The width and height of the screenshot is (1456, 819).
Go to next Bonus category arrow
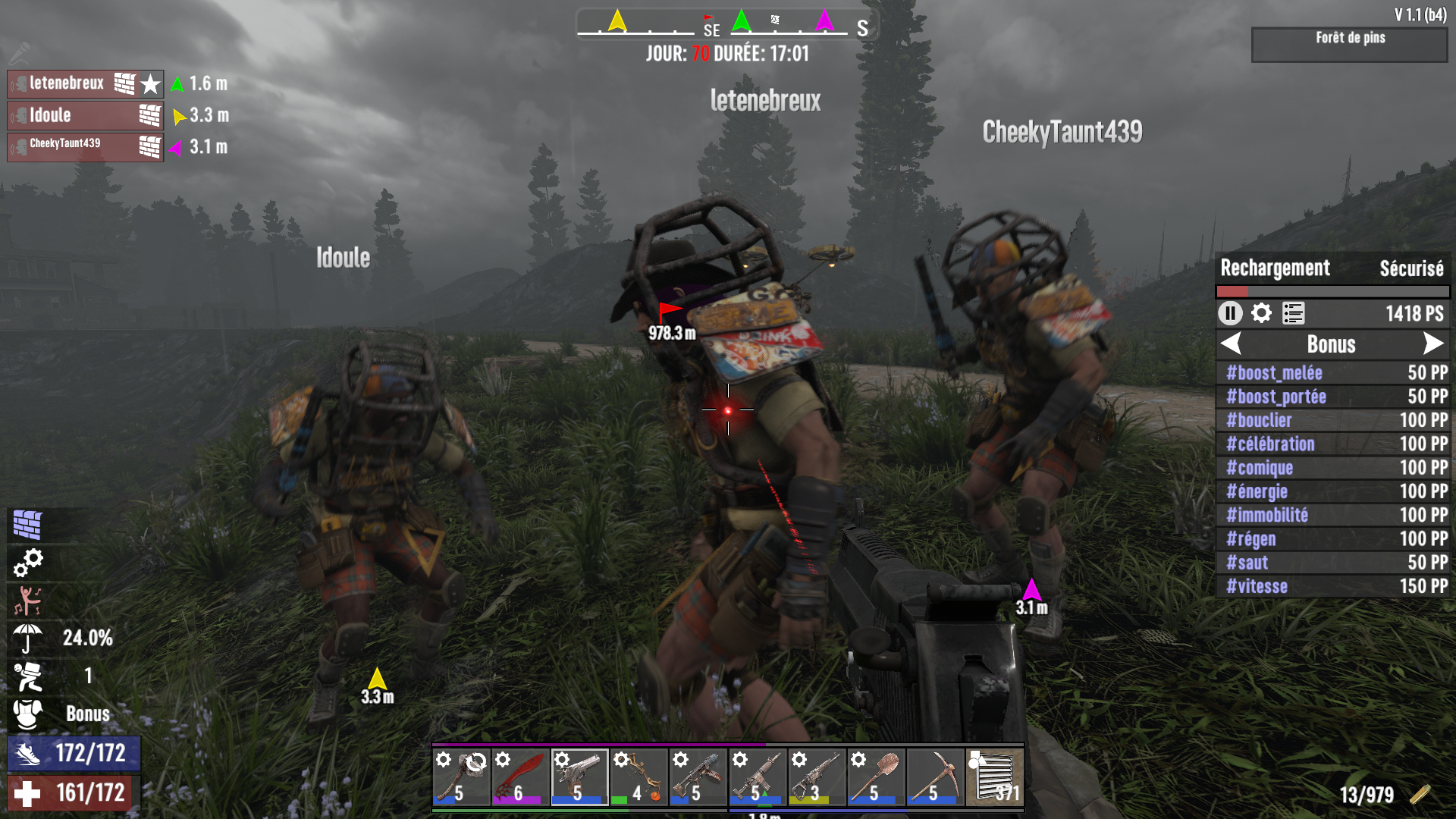[x=1432, y=344]
